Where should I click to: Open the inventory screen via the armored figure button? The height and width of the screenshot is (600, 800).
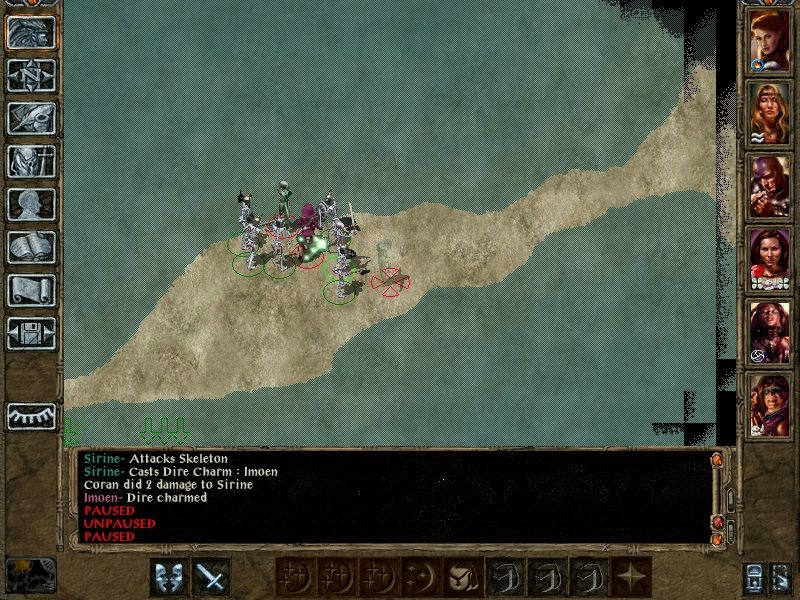(31, 161)
